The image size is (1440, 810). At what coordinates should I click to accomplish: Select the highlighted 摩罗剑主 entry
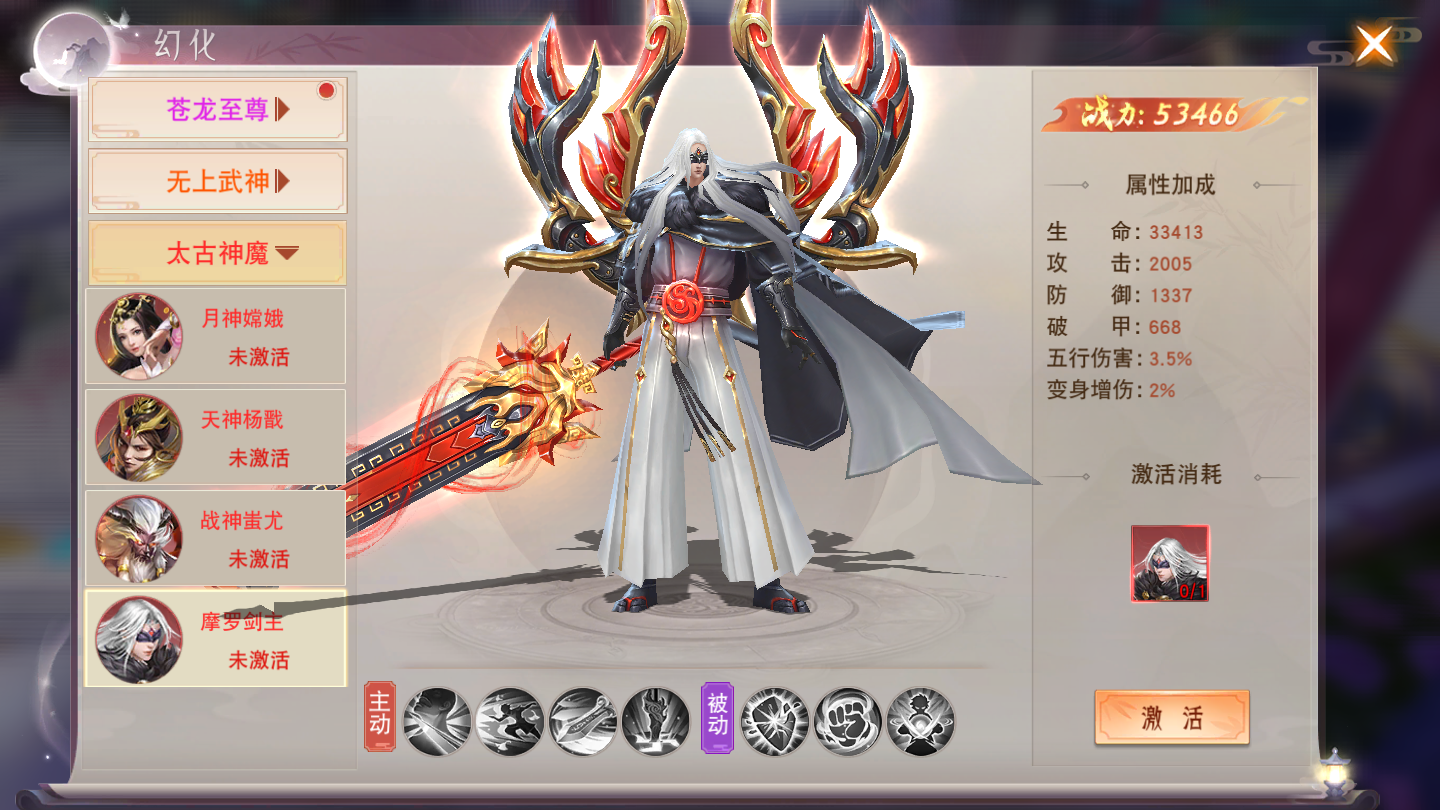215,638
